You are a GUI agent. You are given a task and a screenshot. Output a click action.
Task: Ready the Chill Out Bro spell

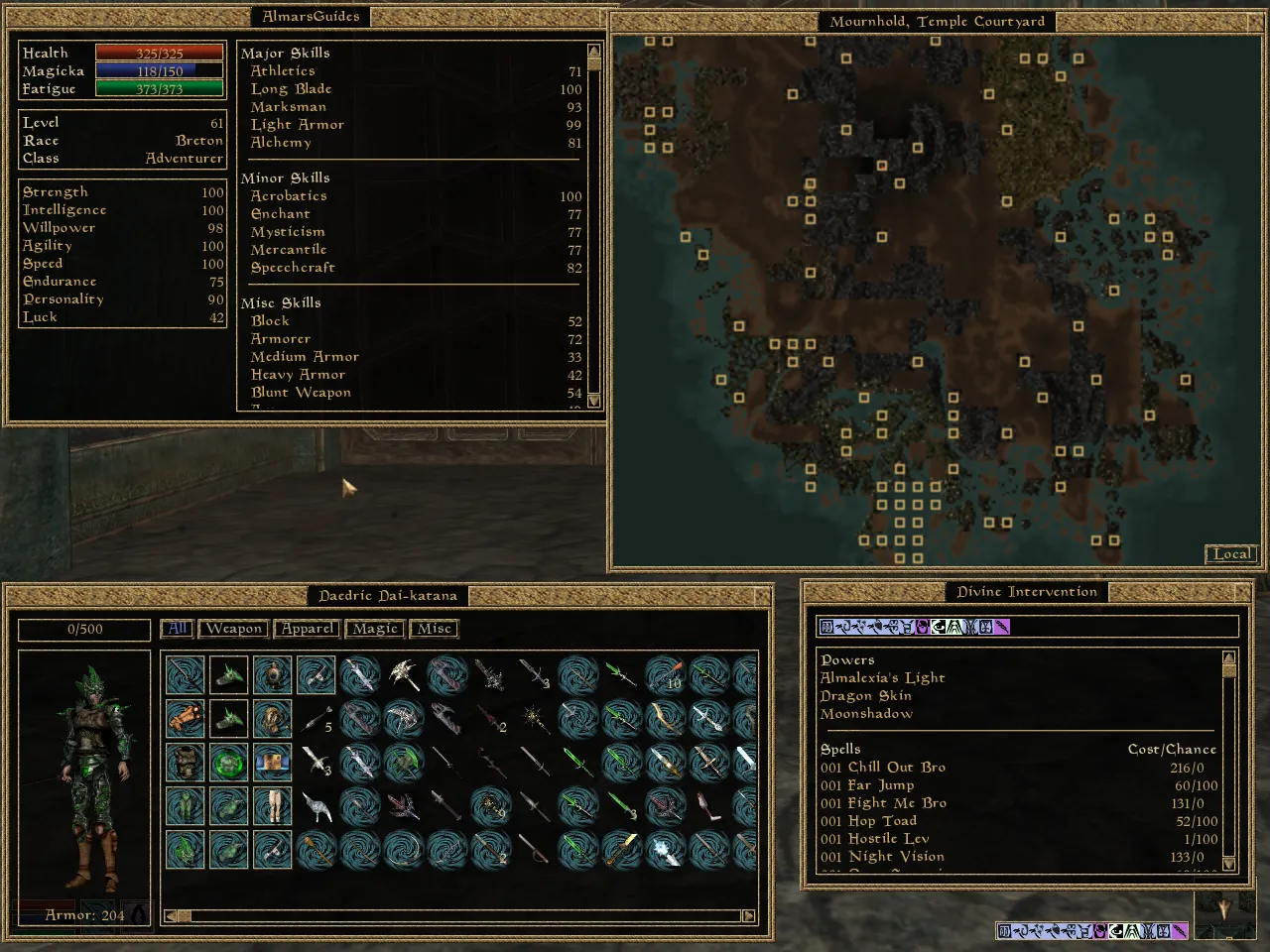(896, 768)
